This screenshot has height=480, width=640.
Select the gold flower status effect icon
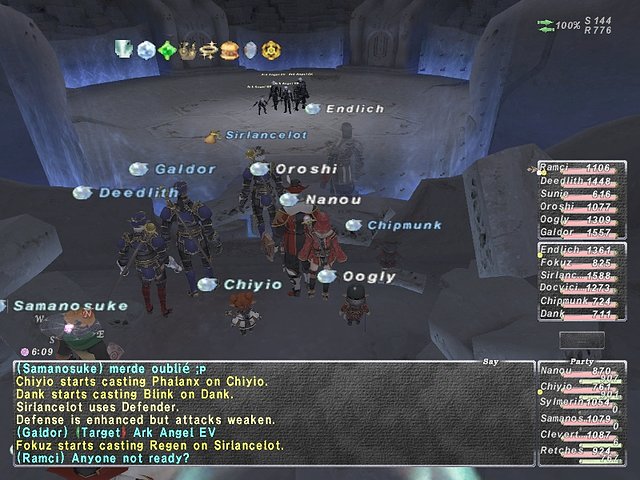point(270,48)
